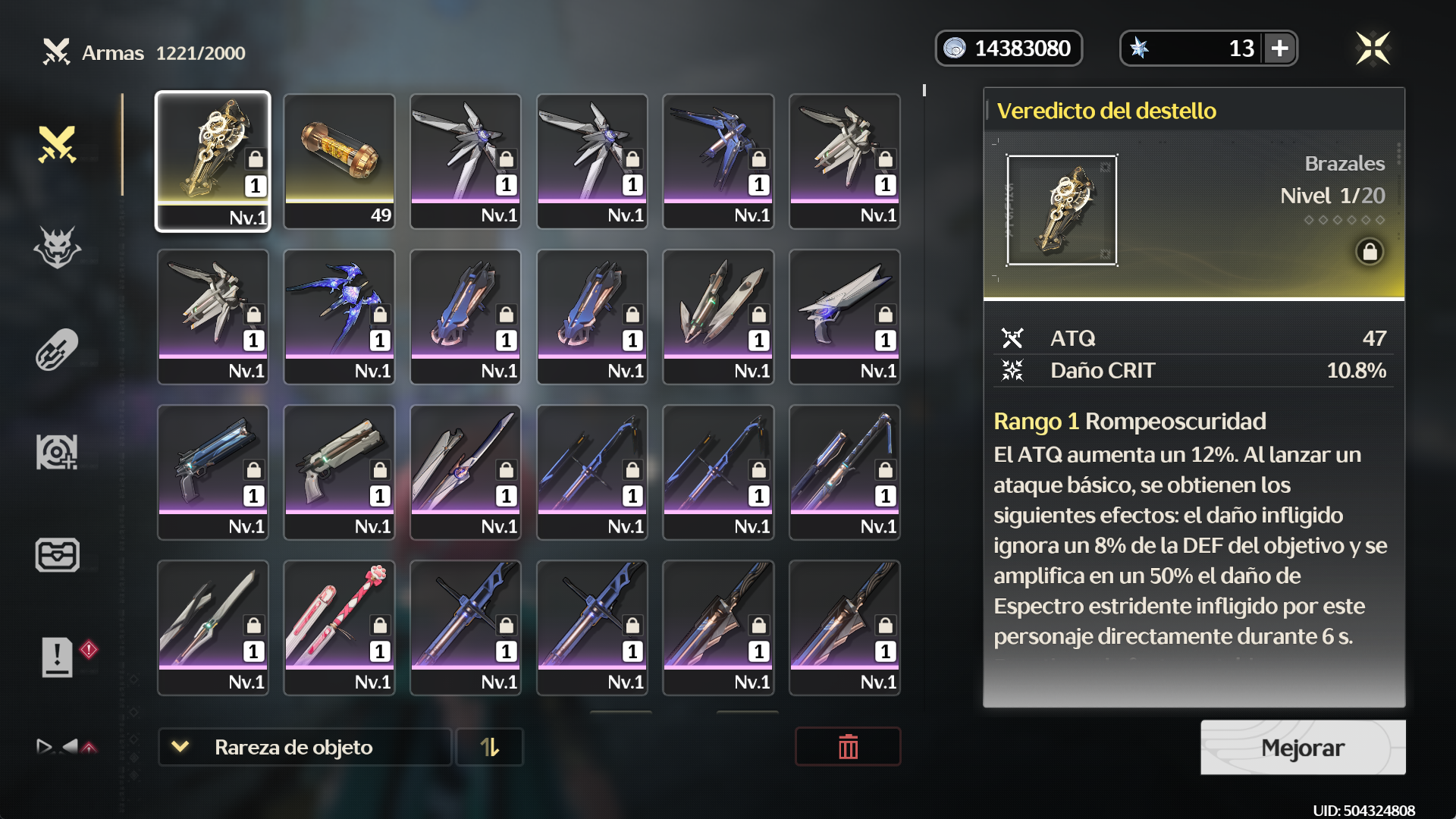Select the quest items exclamation tab
Screen dimensions: 1456x819
point(58,657)
